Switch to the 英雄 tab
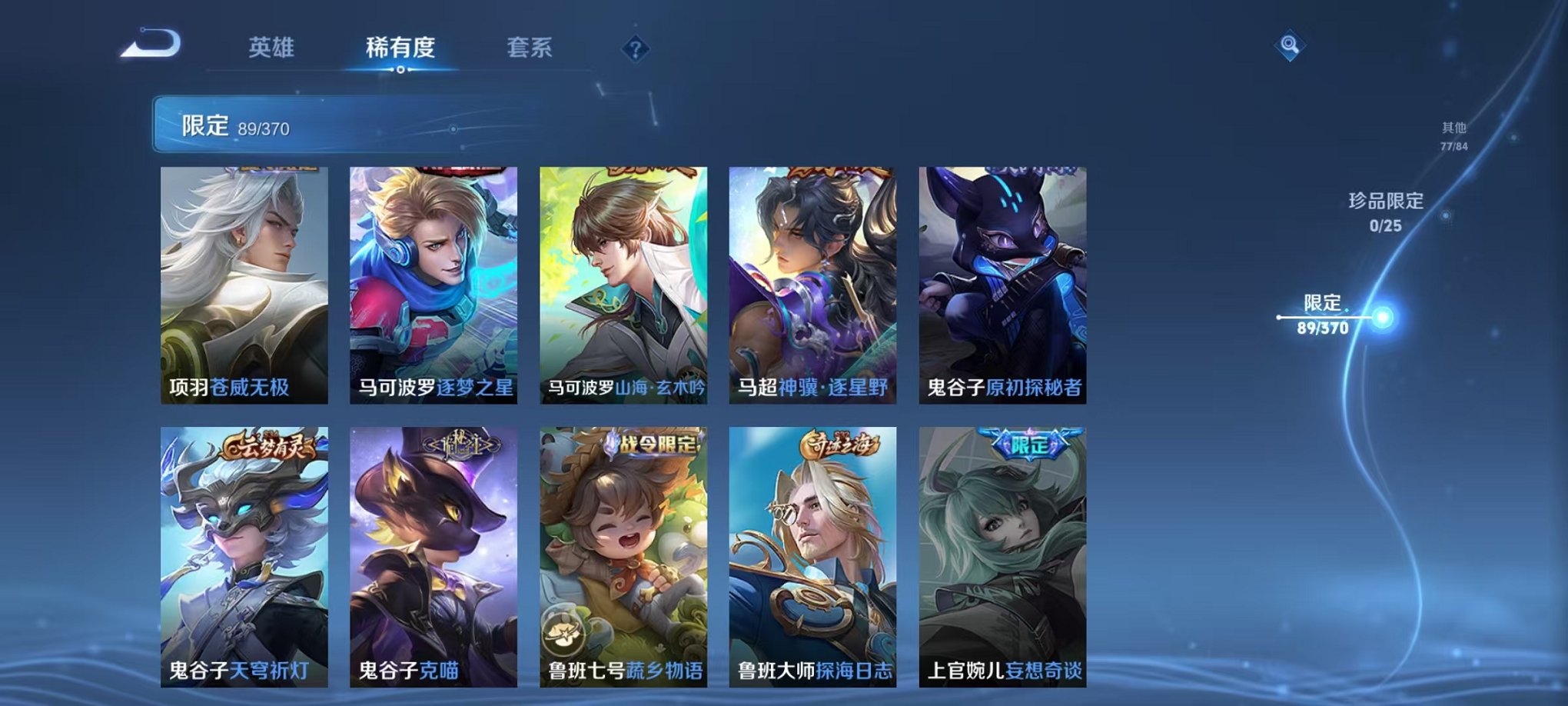Screen dimensions: 1568x706 pyautogui.click(x=271, y=46)
